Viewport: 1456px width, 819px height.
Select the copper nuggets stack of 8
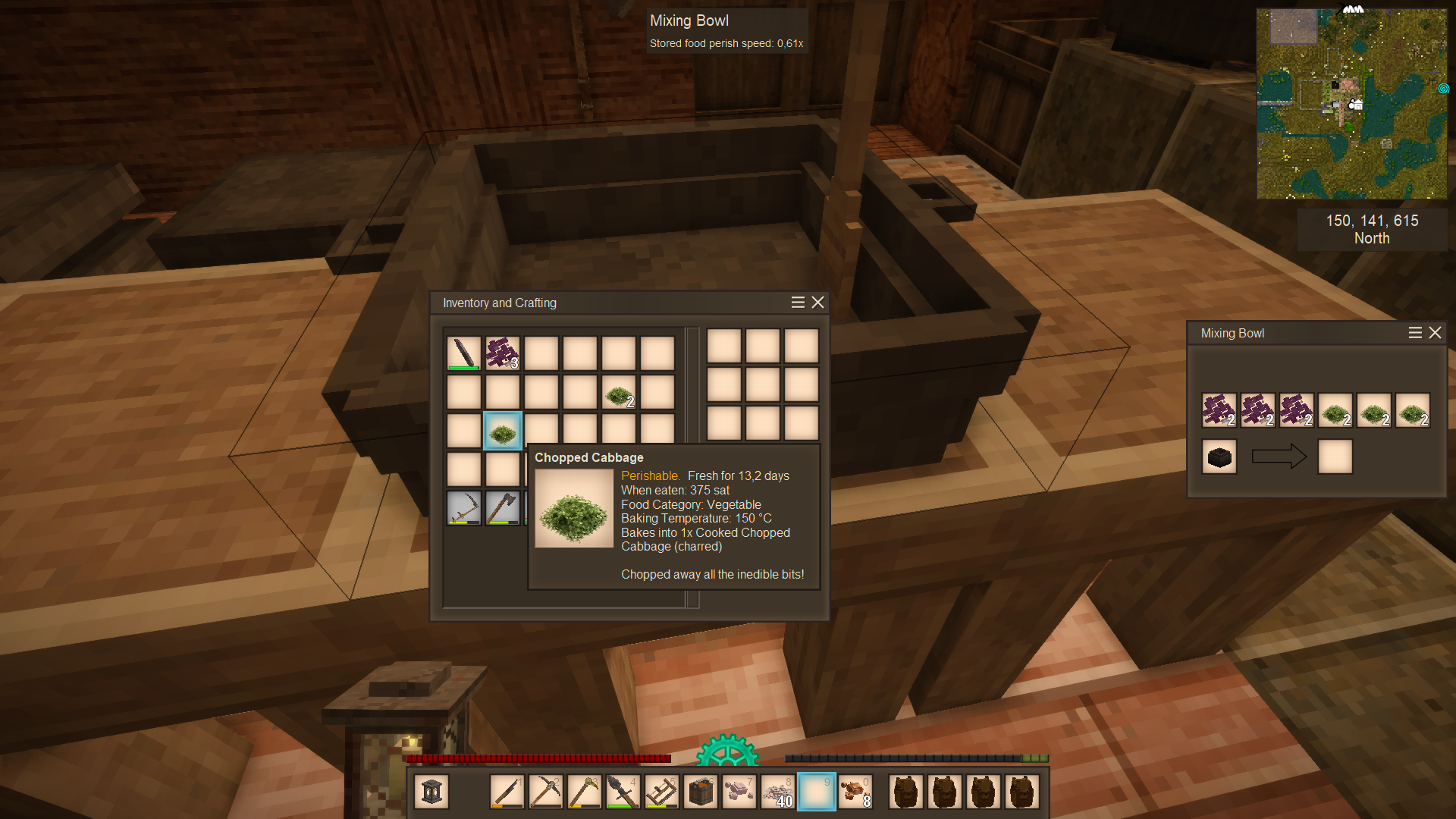click(855, 792)
